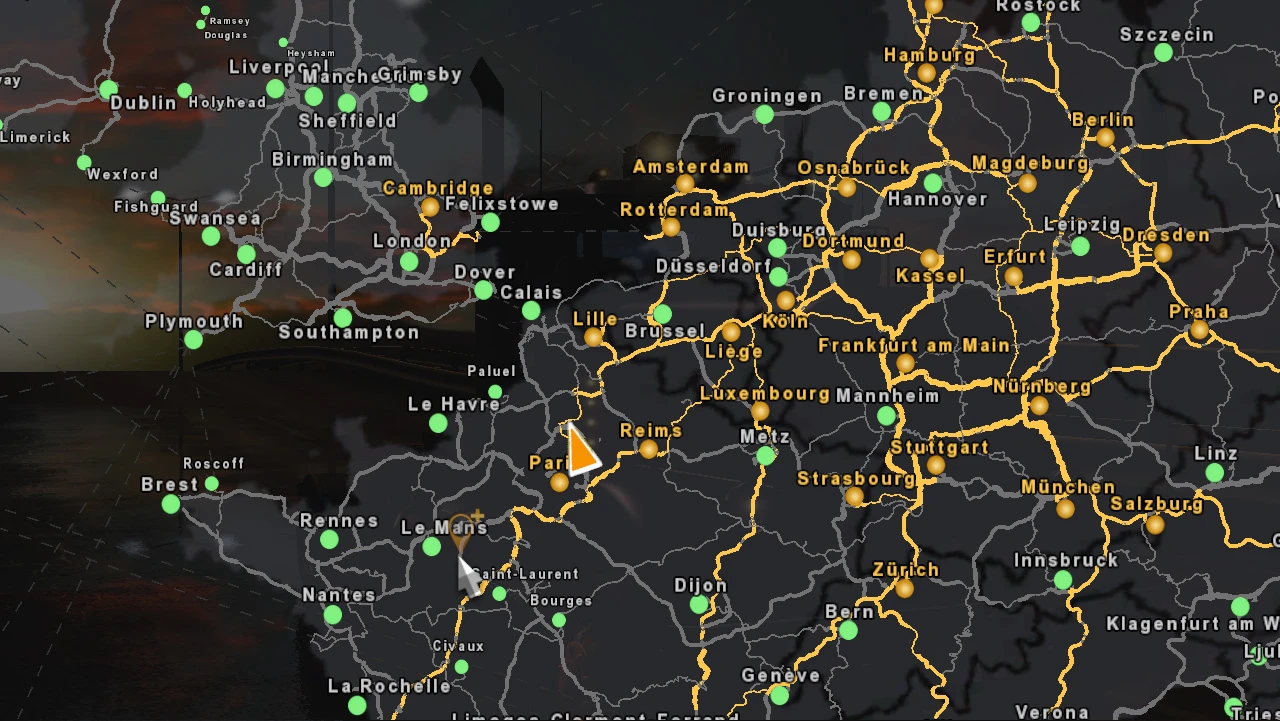Click the orange Stuttgart city marker
1280x721 pixels.
coord(936,465)
